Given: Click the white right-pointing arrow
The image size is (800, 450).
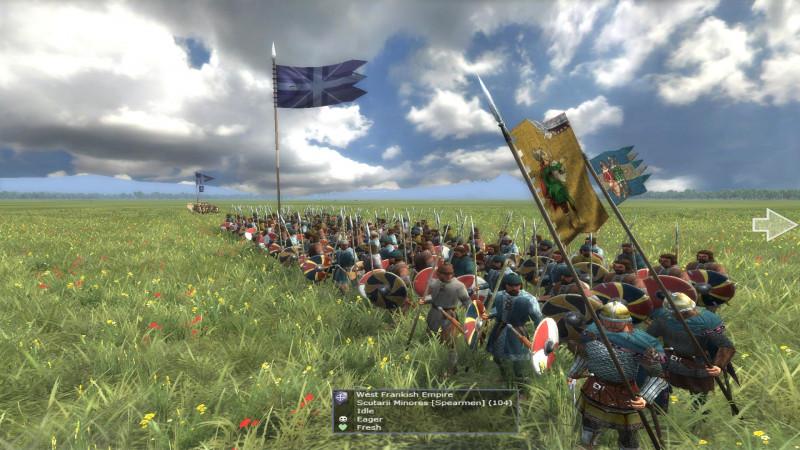Looking at the screenshot, I should [x=775, y=224].
